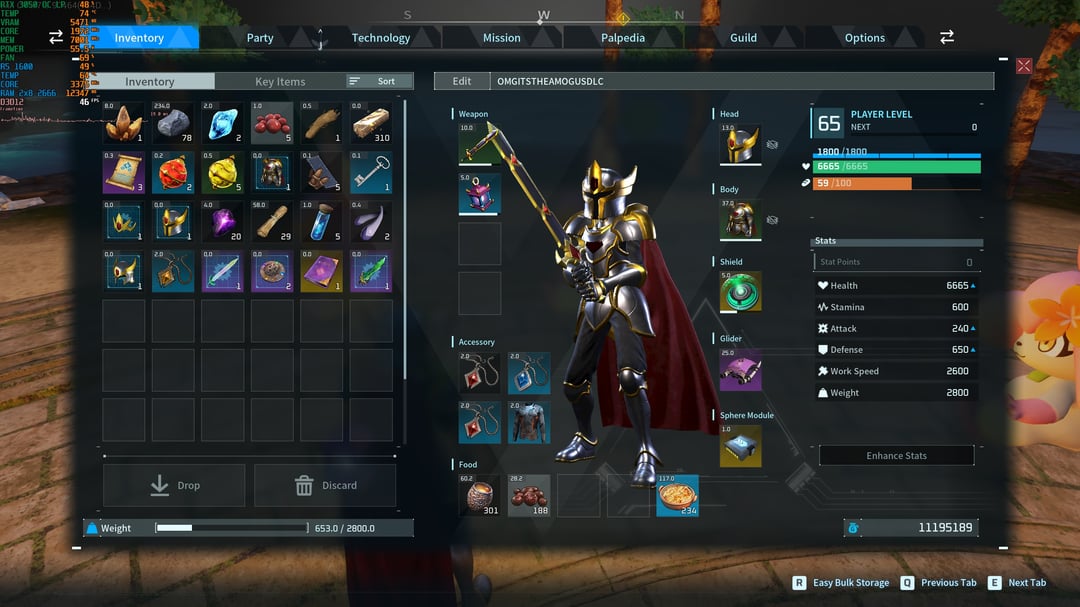
Task: Open Enhance Stats
Action: pyautogui.click(x=896, y=456)
